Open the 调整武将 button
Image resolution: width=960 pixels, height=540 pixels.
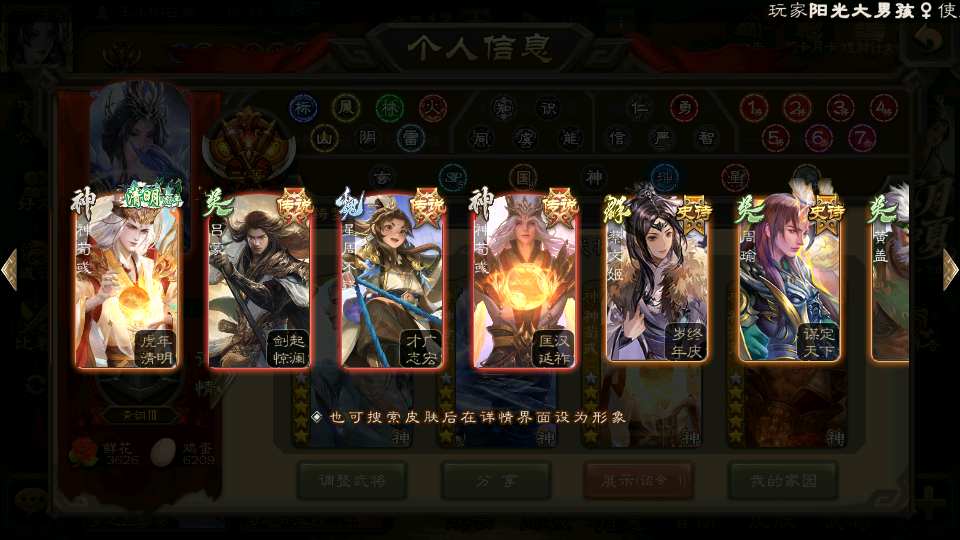click(351, 481)
